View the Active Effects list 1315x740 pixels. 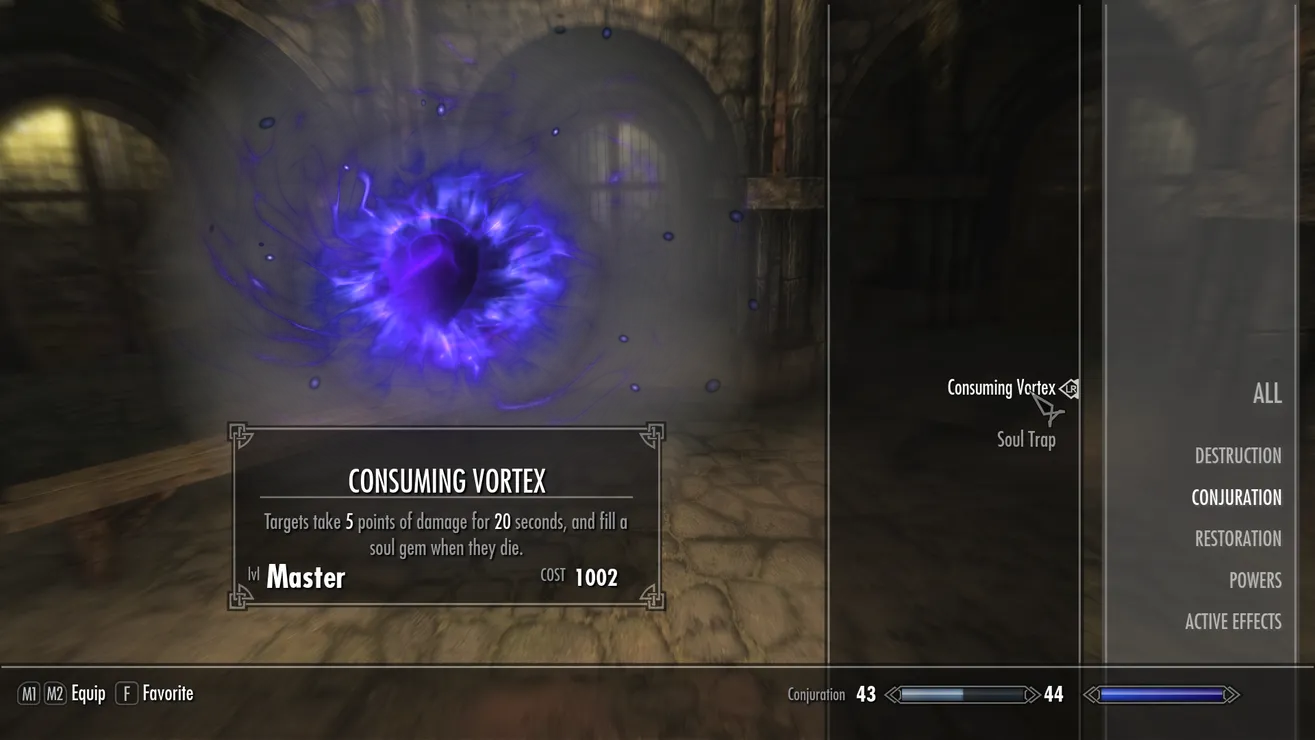pos(1232,622)
